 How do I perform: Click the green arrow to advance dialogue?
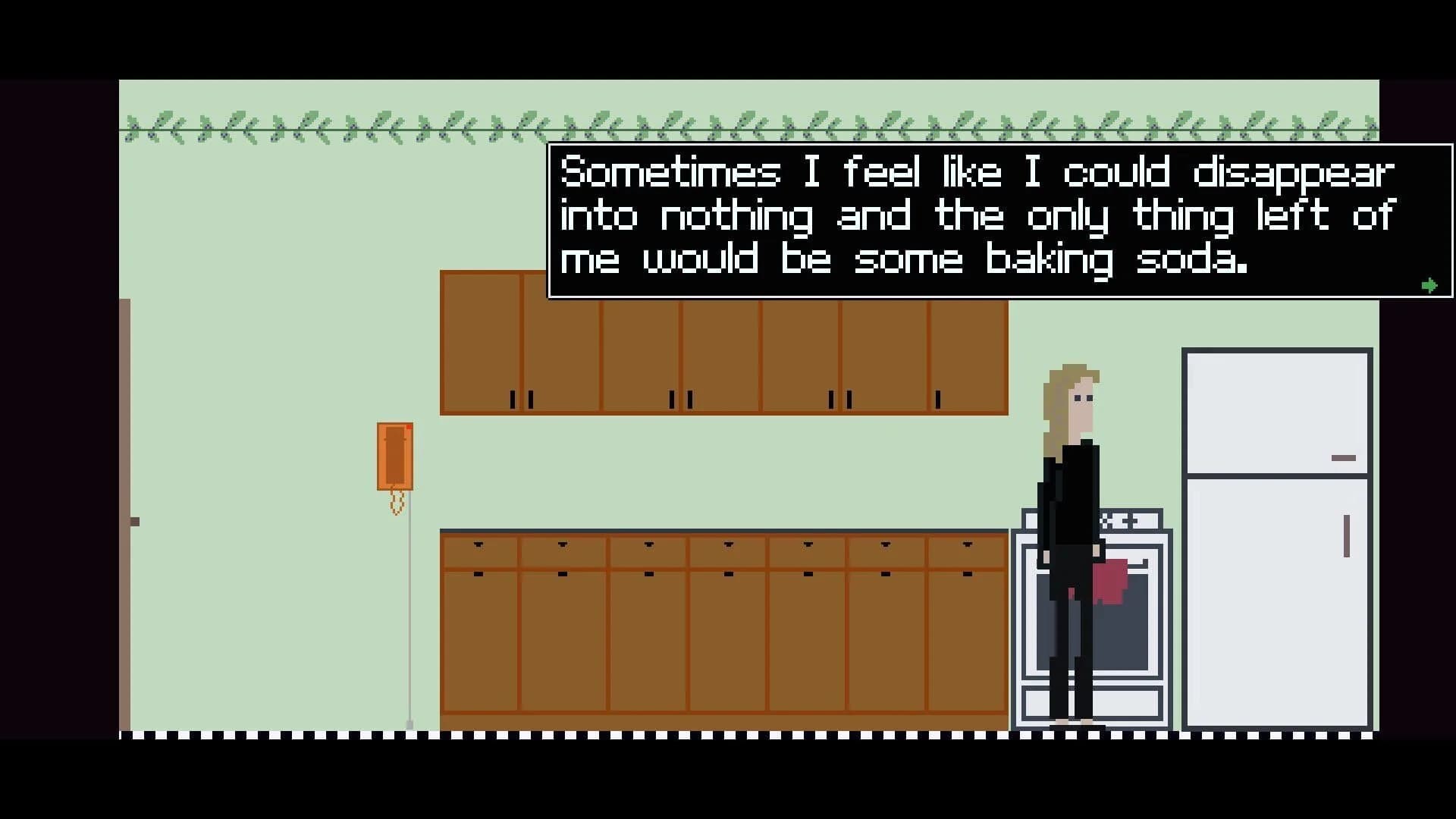[x=1429, y=285]
